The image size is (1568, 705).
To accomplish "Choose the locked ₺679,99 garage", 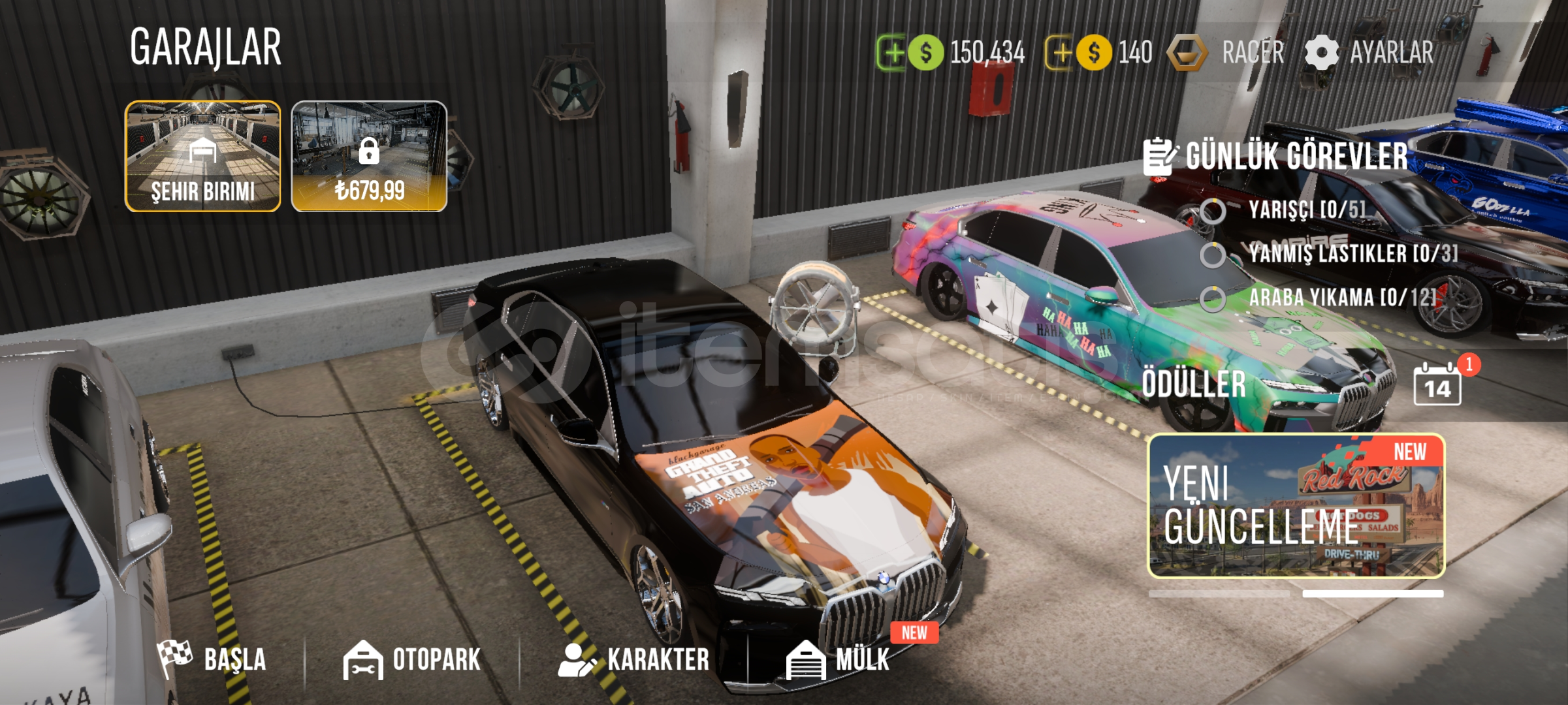I will click(x=369, y=156).
